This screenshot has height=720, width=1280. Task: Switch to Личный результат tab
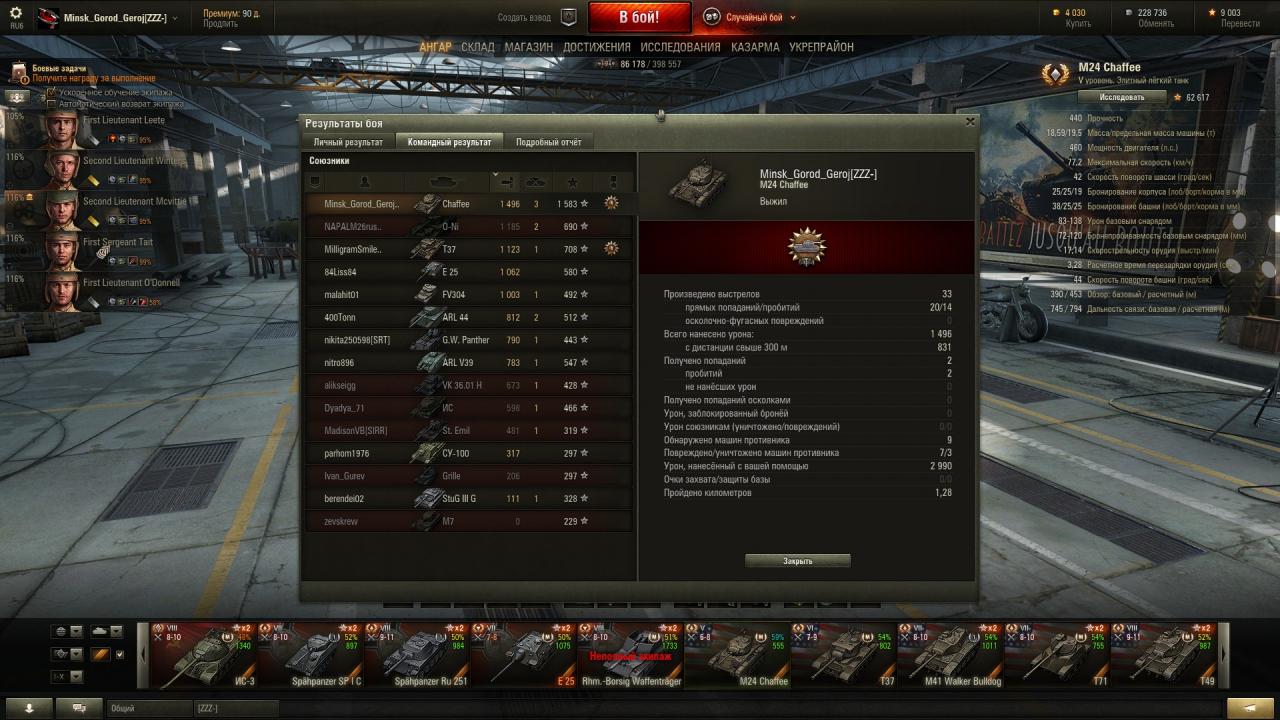pos(348,142)
